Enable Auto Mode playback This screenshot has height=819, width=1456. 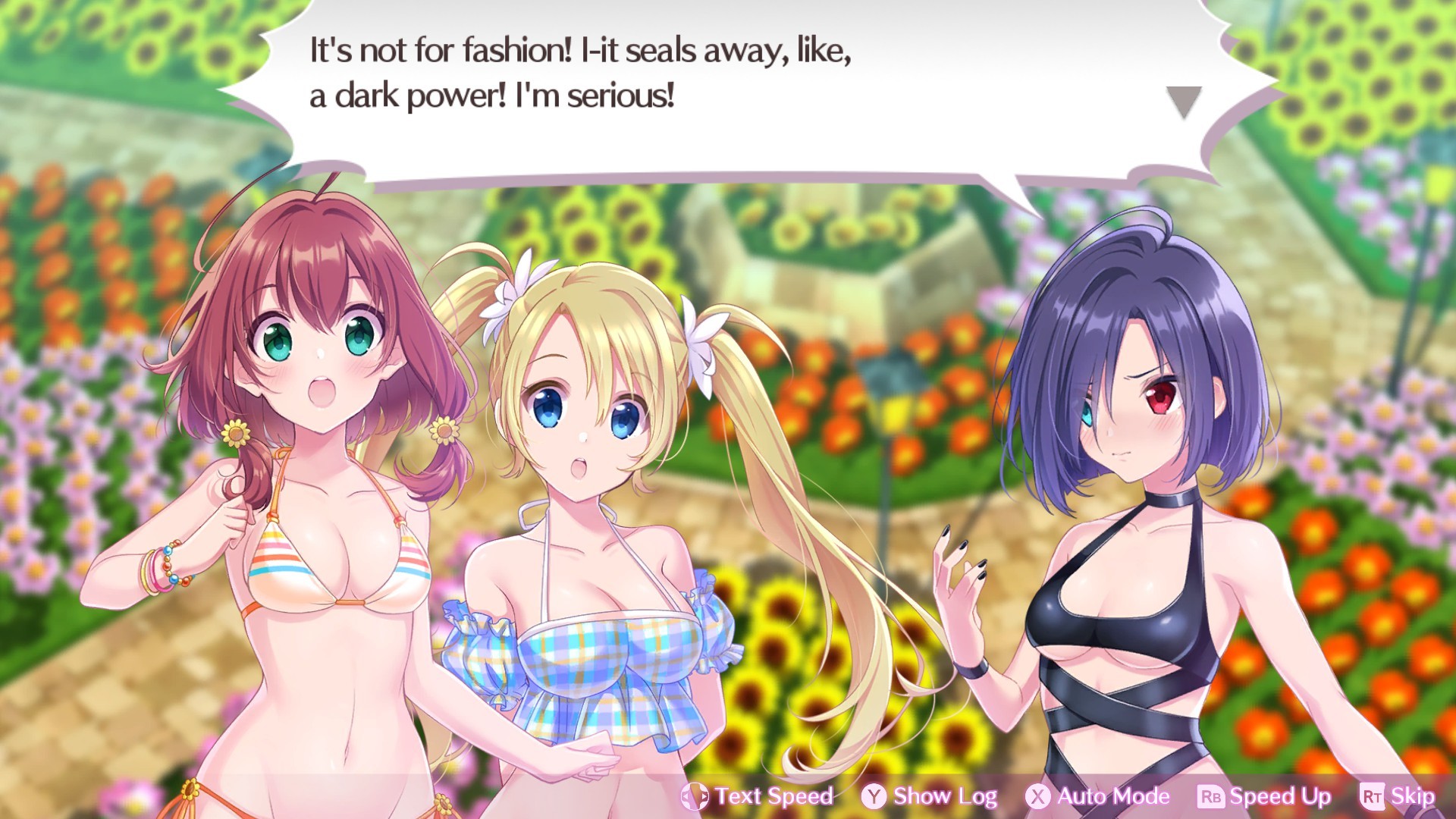point(1112,796)
